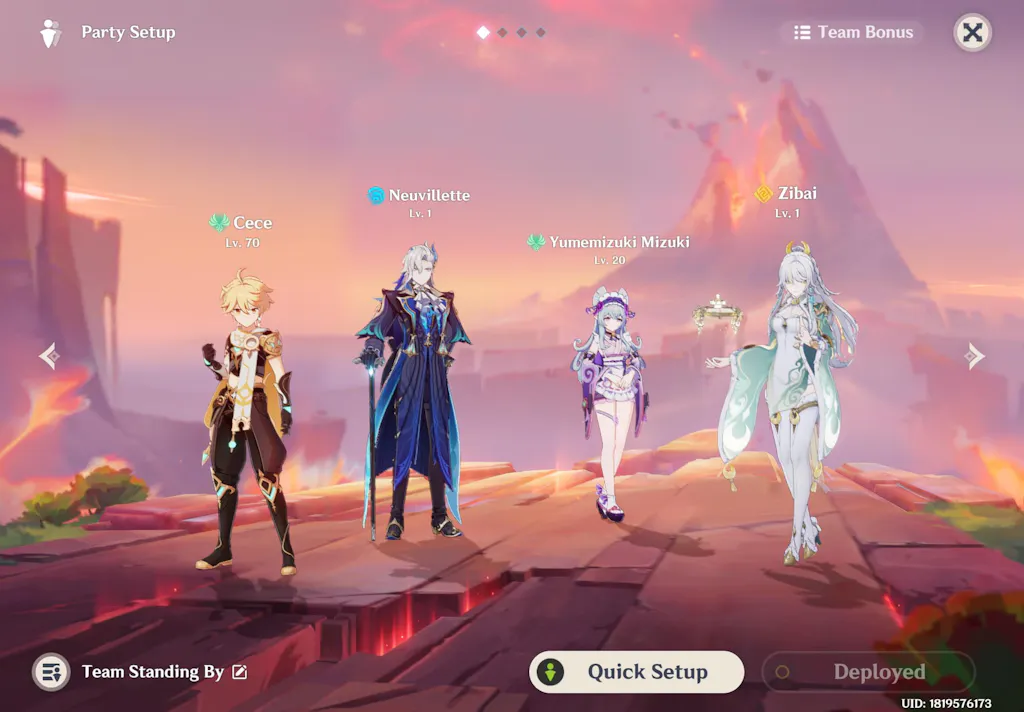
Task: Edit the Team Standing By name
Action: click(x=240, y=672)
